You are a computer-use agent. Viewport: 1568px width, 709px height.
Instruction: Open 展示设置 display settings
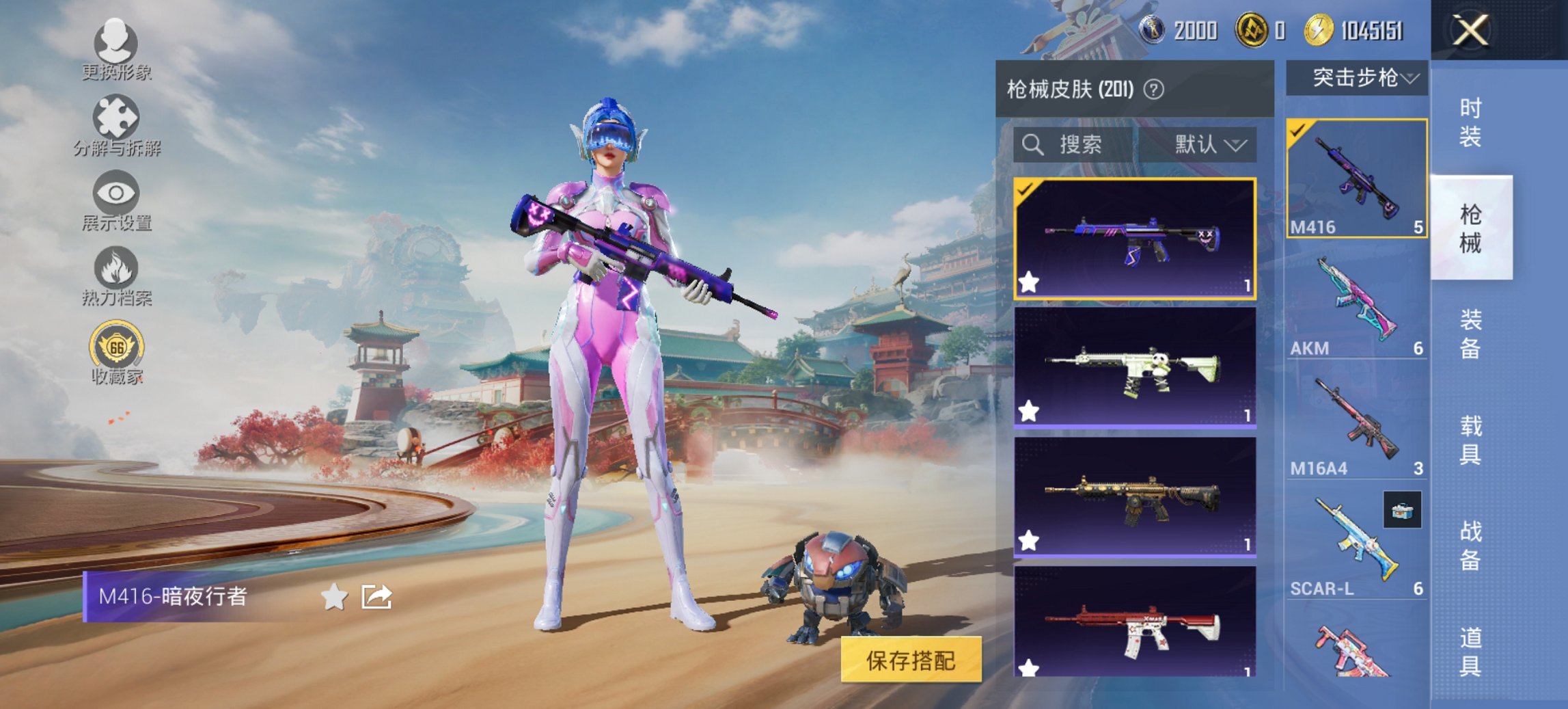tap(116, 197)
